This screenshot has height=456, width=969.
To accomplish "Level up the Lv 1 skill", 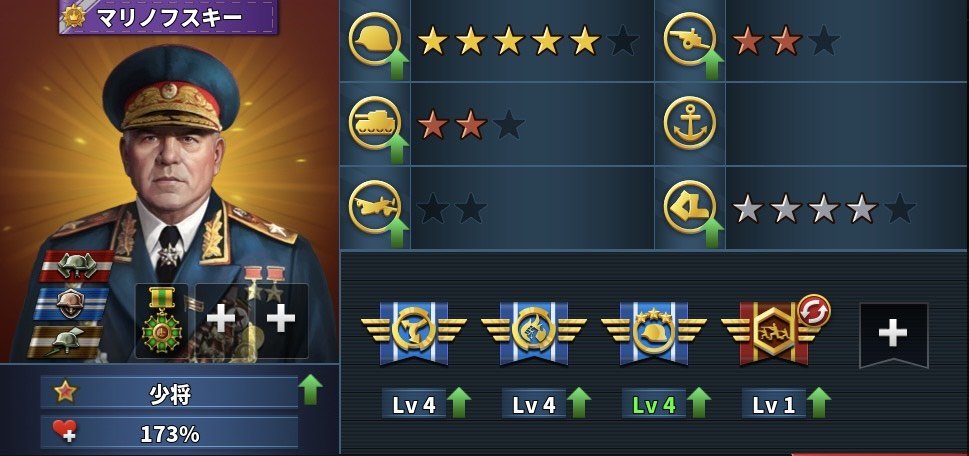I will coord(818,403).
